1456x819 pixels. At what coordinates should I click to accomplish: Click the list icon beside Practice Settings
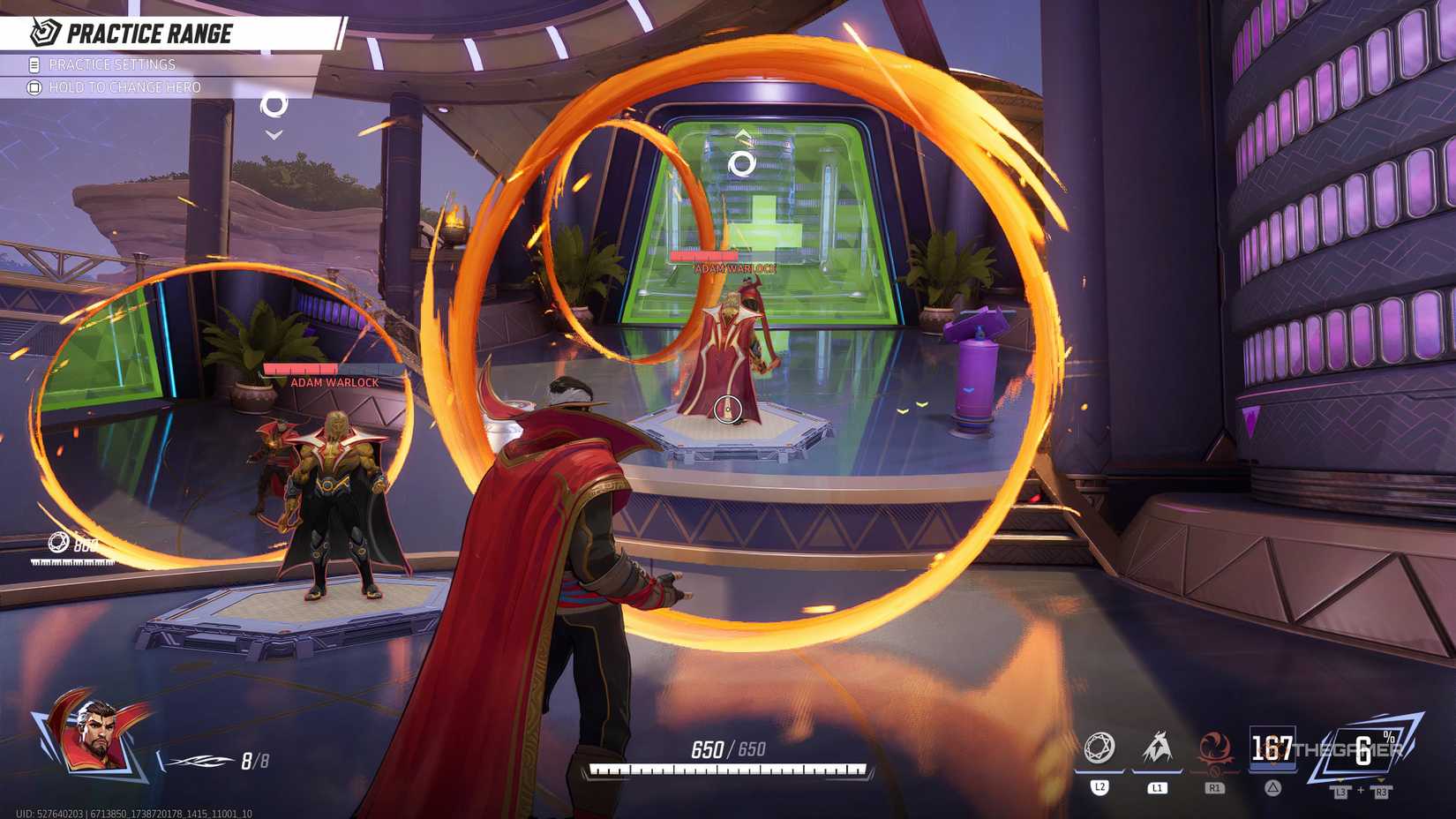pos(33,64)
